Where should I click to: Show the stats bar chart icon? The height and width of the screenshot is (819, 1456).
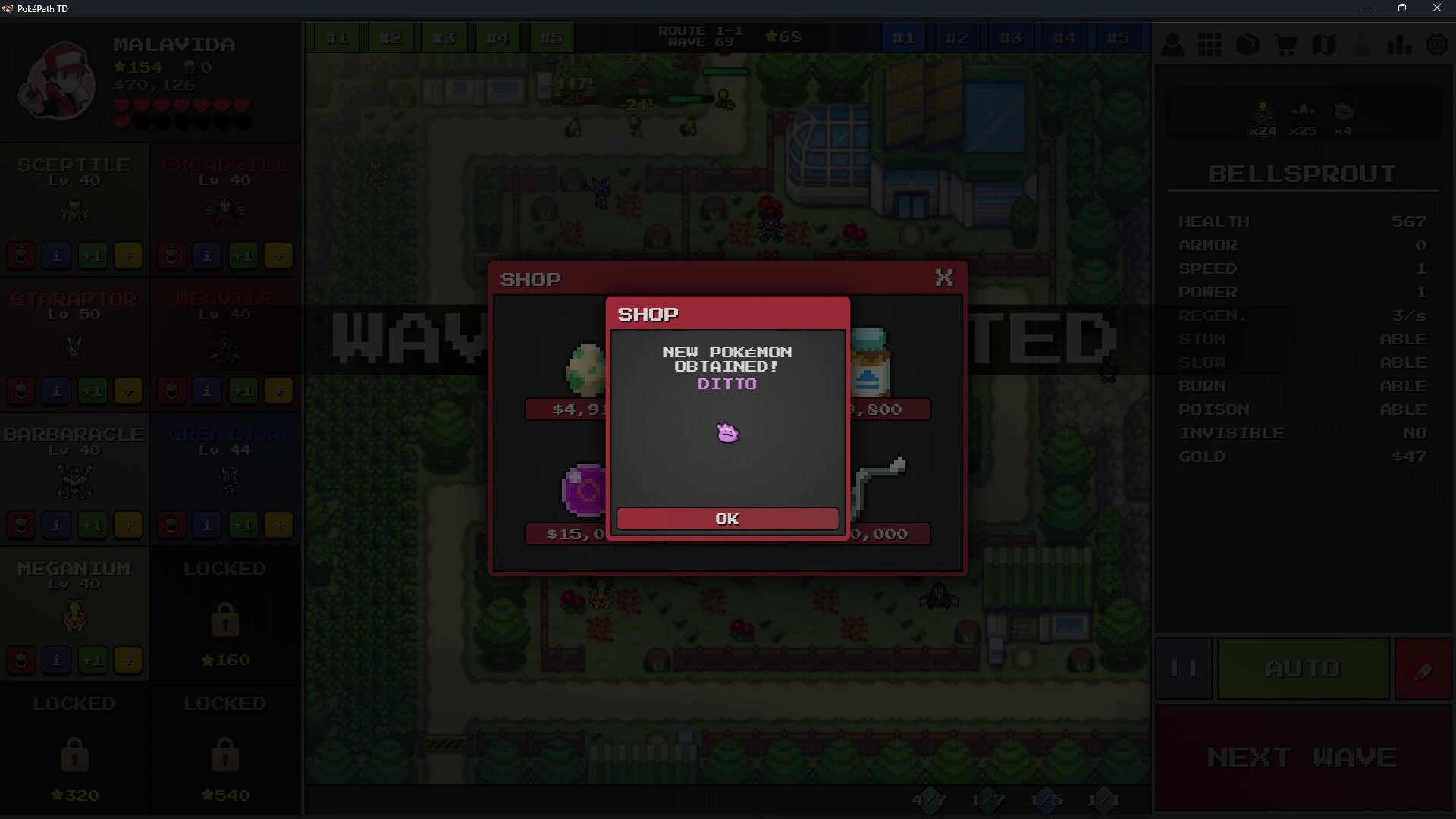click(1399, 45)
